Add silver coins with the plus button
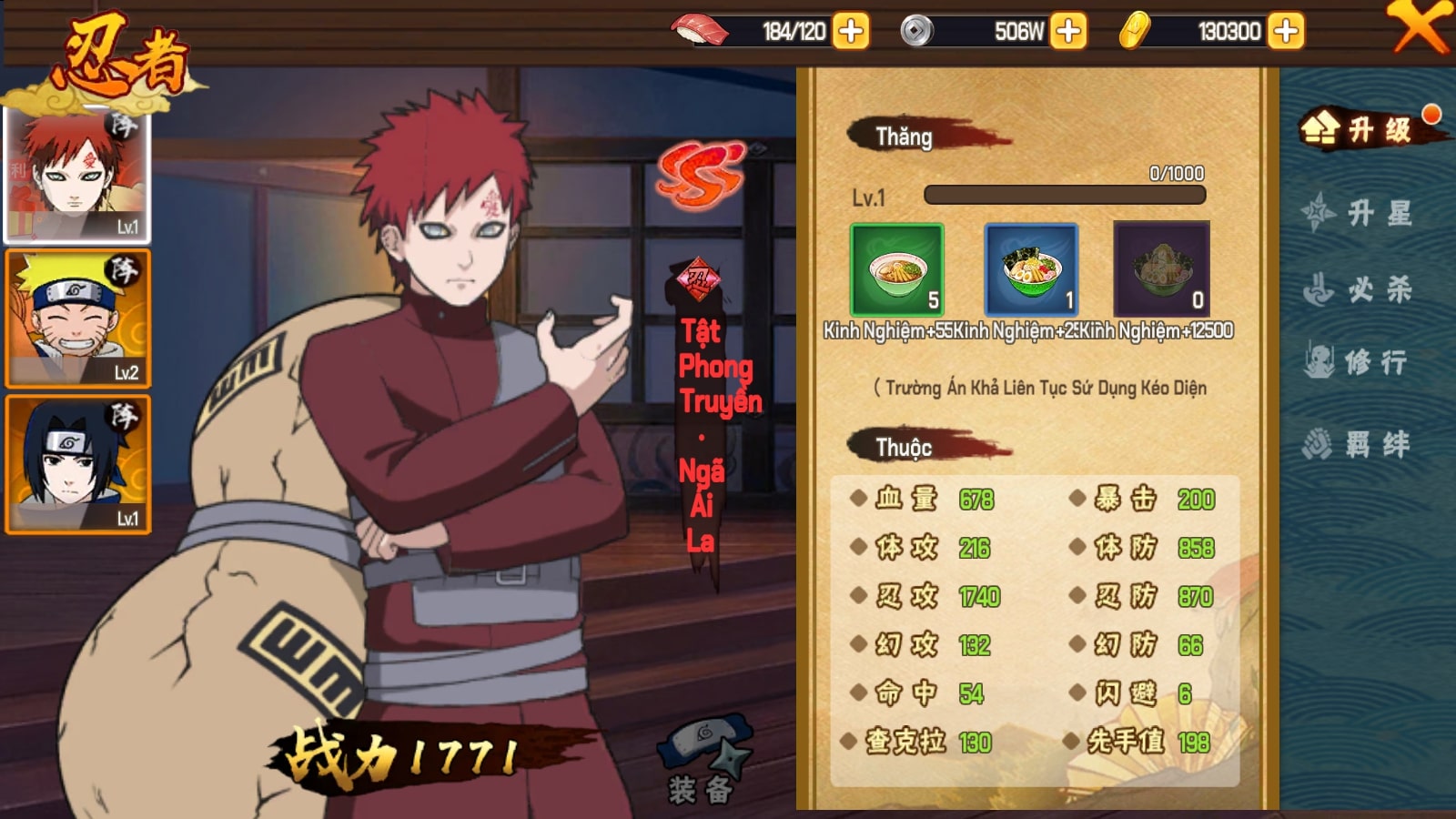 pos(1068,31)
